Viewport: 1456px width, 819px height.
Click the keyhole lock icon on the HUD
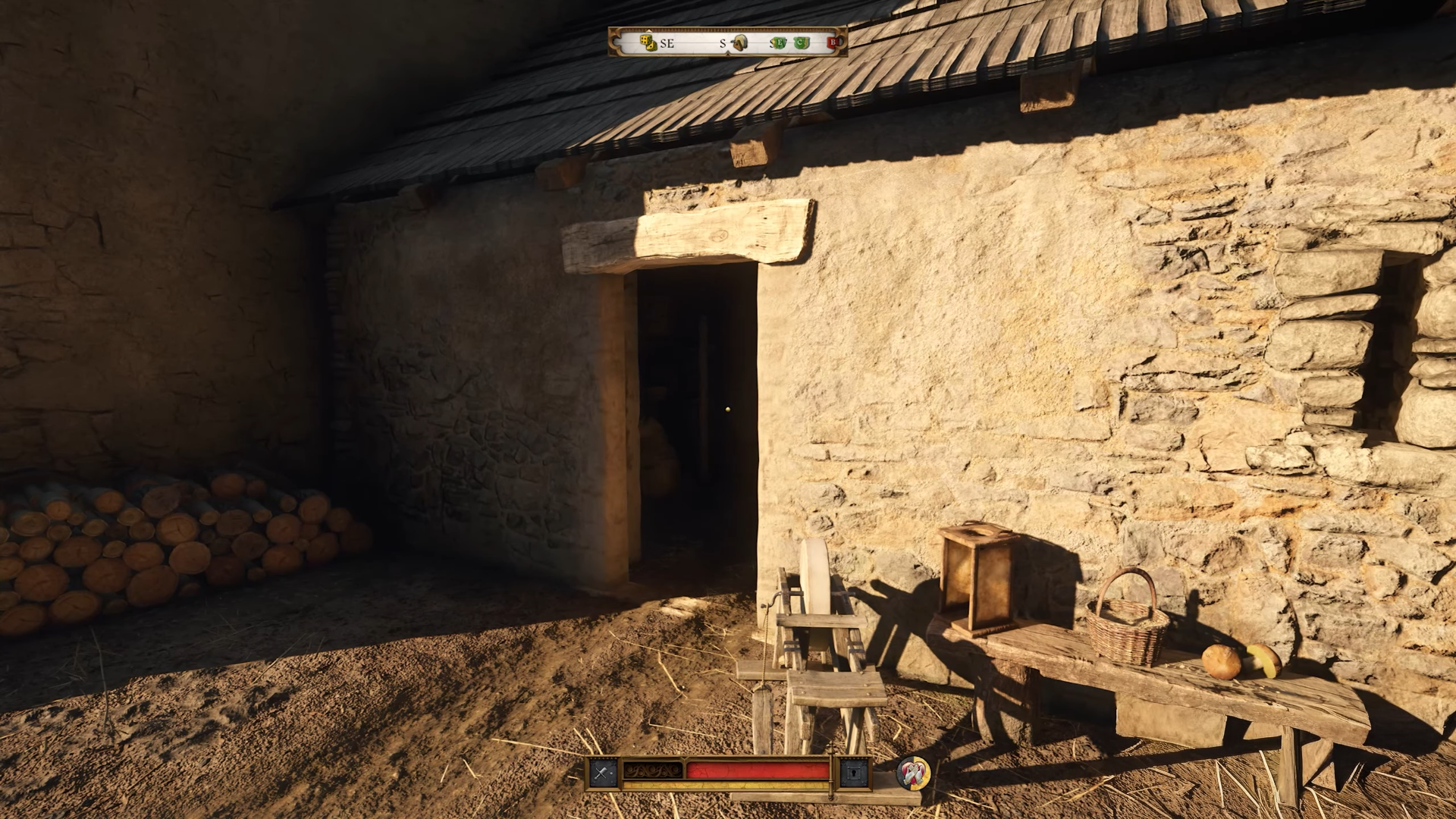tap(854, 771)
